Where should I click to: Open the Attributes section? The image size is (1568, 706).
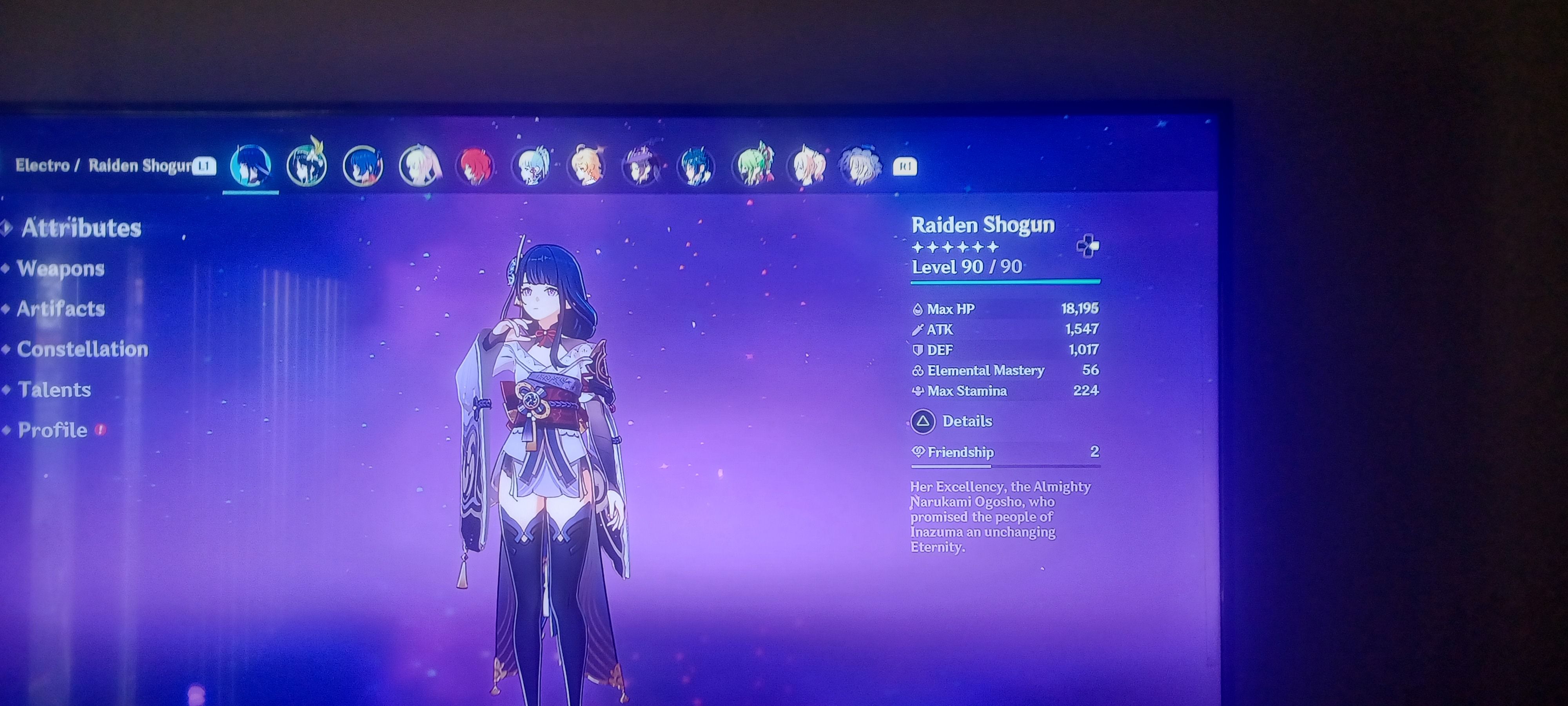(81, 228)
